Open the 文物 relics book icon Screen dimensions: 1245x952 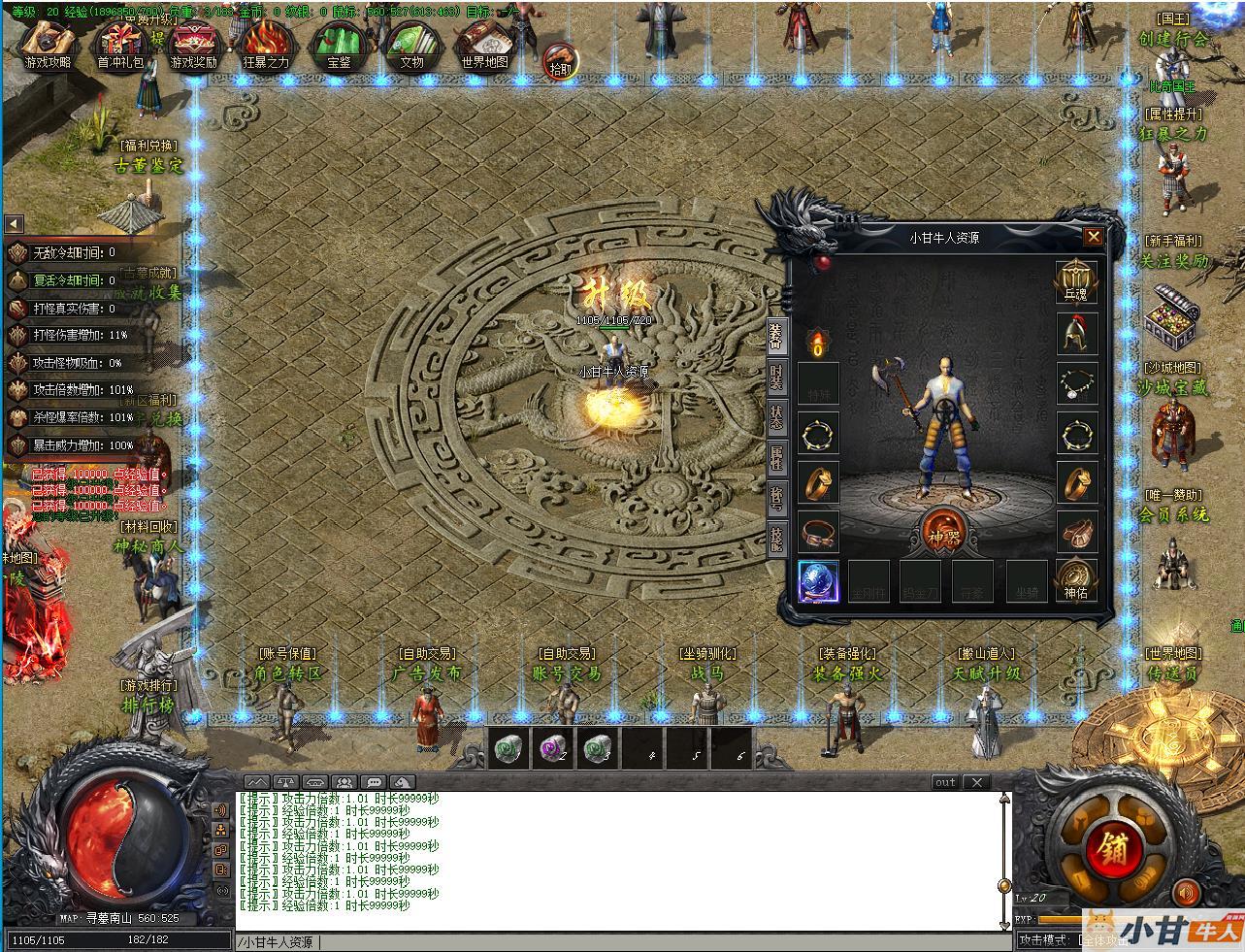tap(411, 45)
